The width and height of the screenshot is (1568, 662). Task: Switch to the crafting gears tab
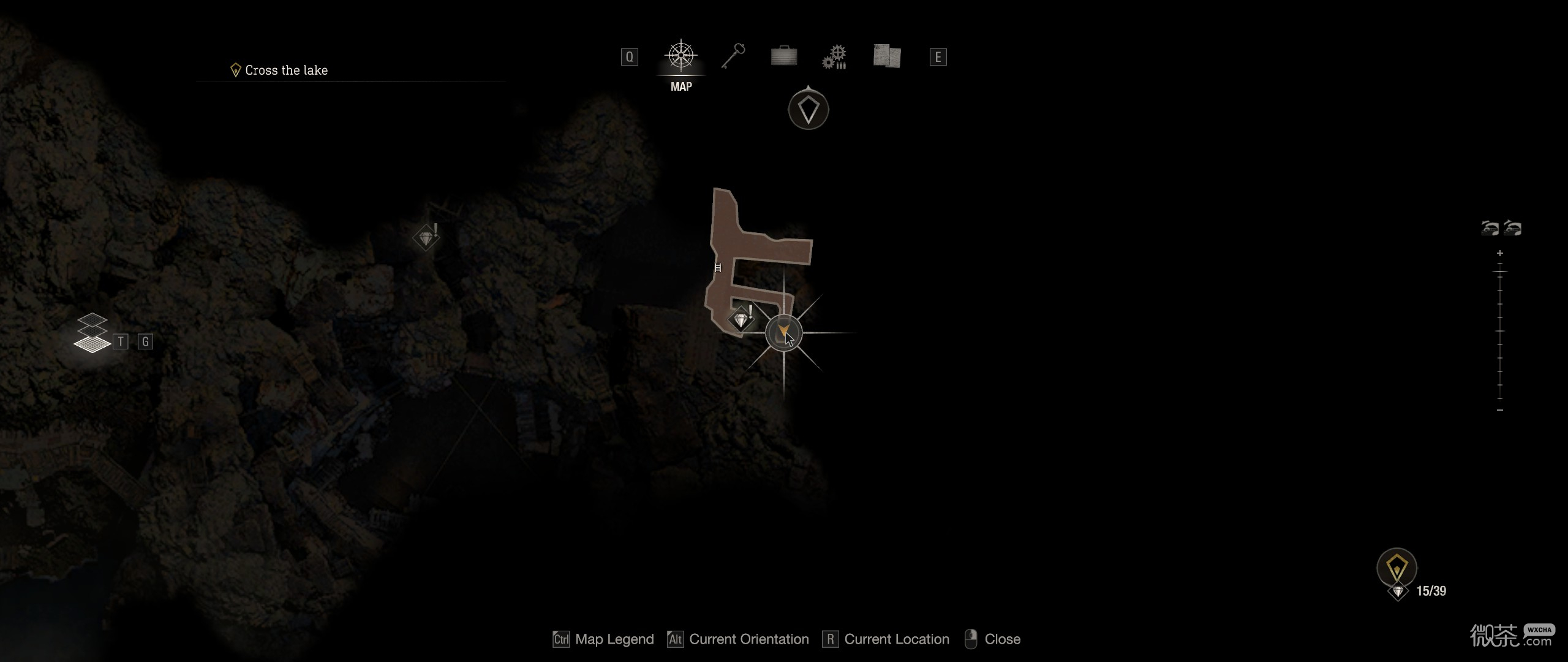[834, 57]
